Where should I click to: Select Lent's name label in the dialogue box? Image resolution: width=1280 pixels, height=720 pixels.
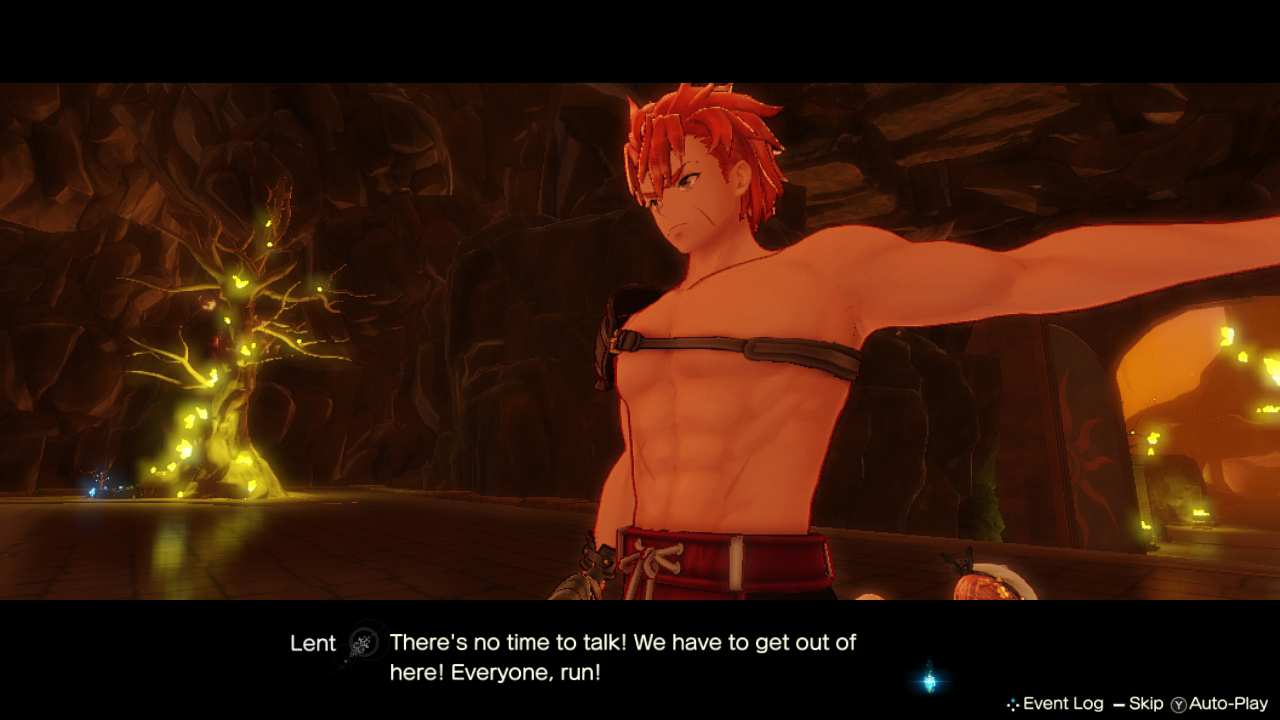coord(313,644)
